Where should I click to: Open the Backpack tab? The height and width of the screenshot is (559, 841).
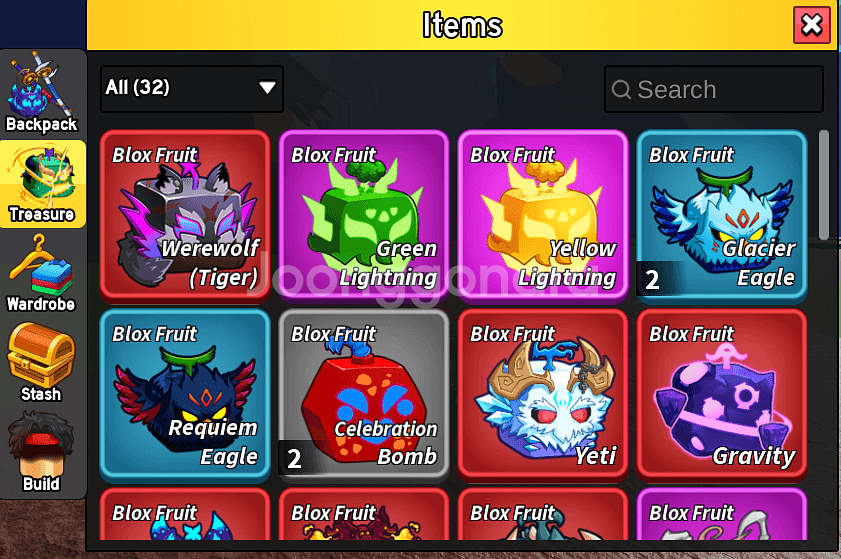tap(42, 93)
